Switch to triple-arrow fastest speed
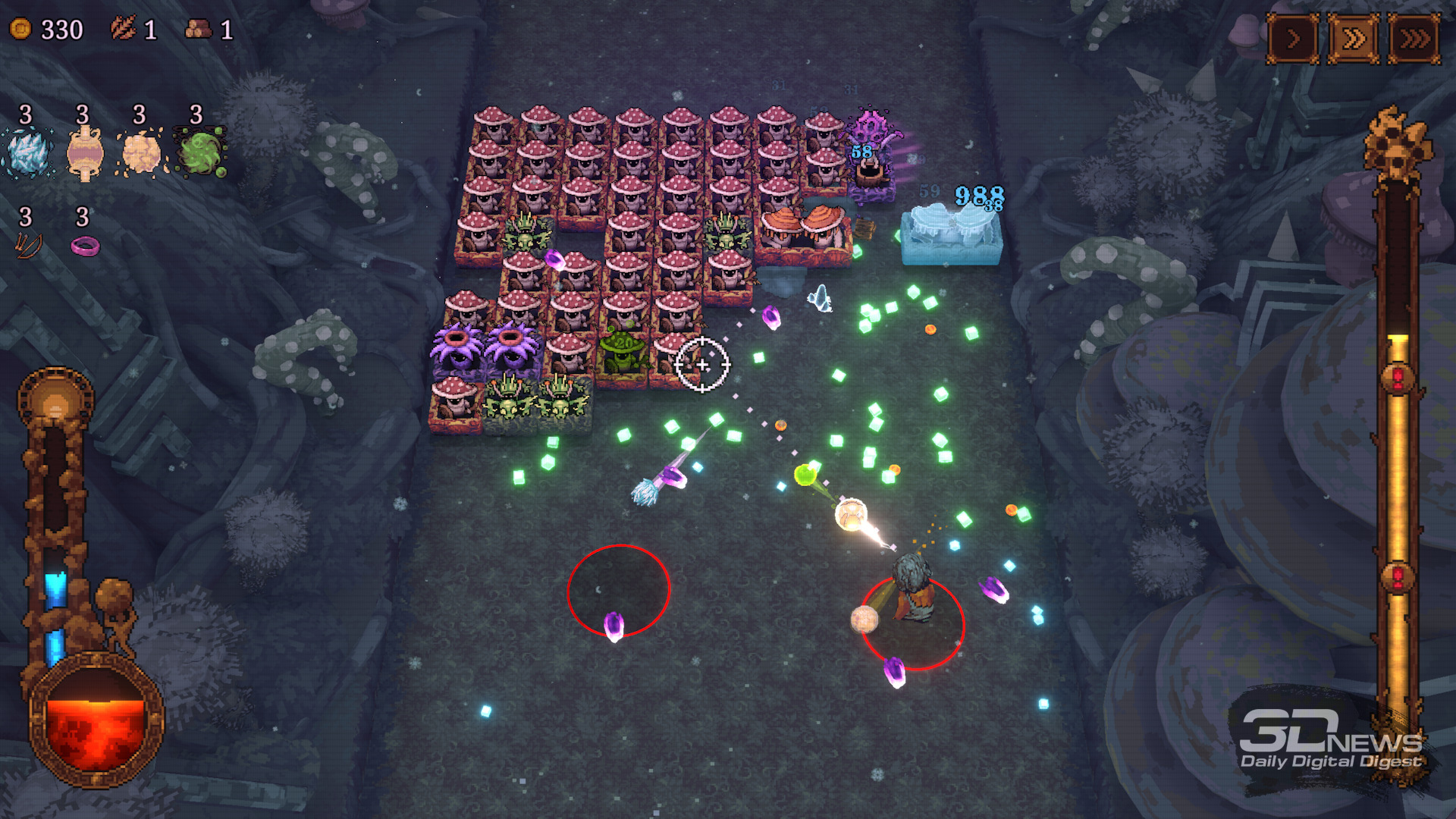The height and width of the screenshot is (819, 1456). click(1414, 38)
